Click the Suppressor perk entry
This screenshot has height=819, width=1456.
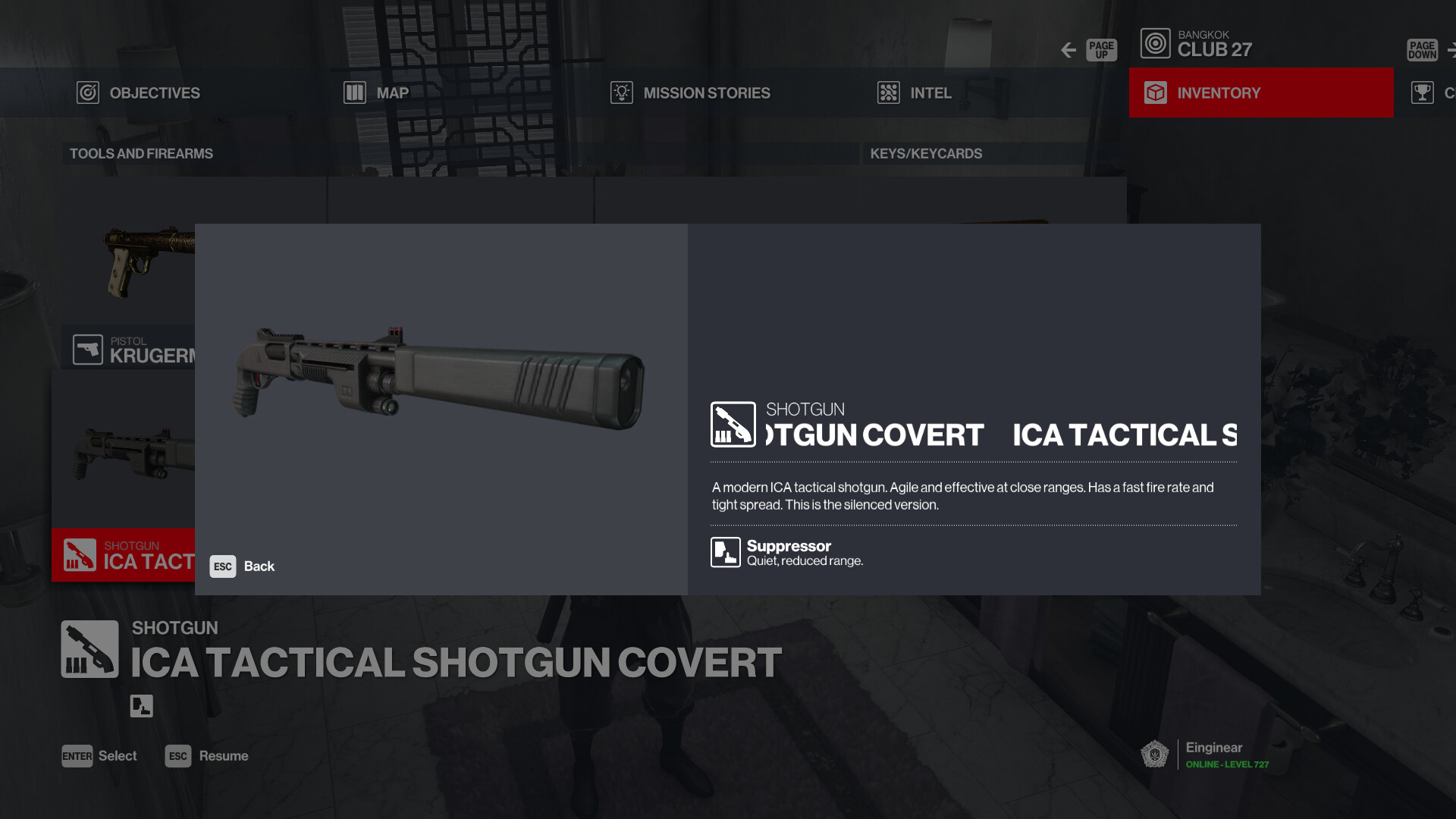pos(787,553)
